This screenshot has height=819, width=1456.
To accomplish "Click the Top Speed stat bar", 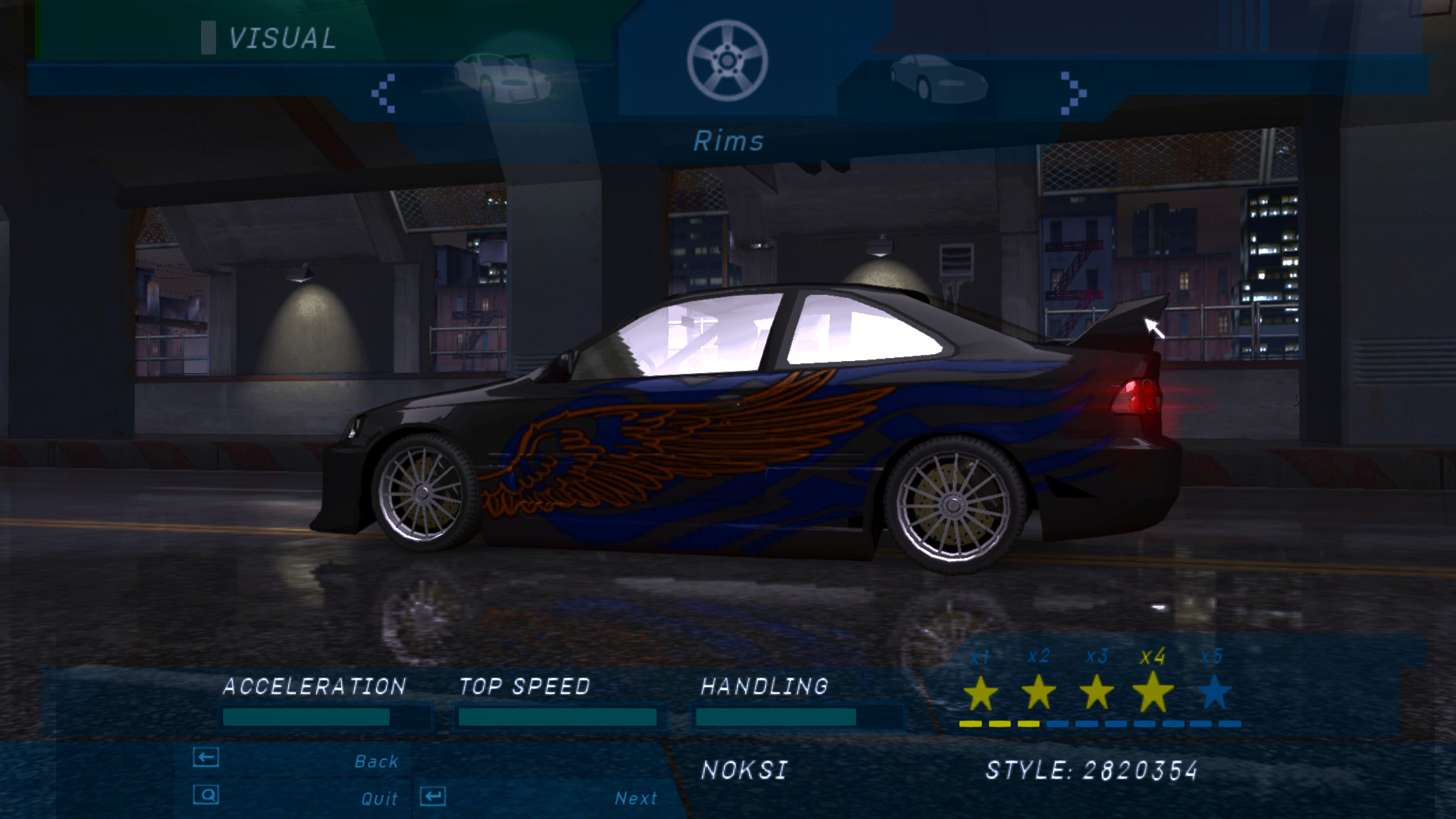I will tap(559, 715).
